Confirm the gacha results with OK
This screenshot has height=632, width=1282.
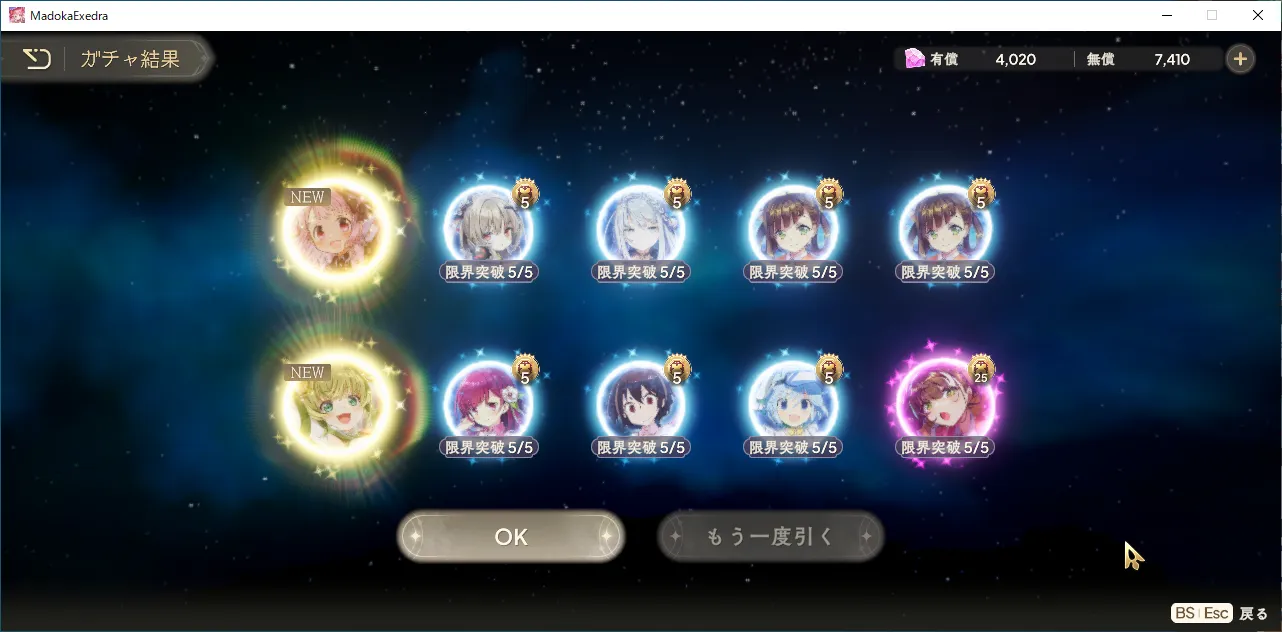pos(510,537)
